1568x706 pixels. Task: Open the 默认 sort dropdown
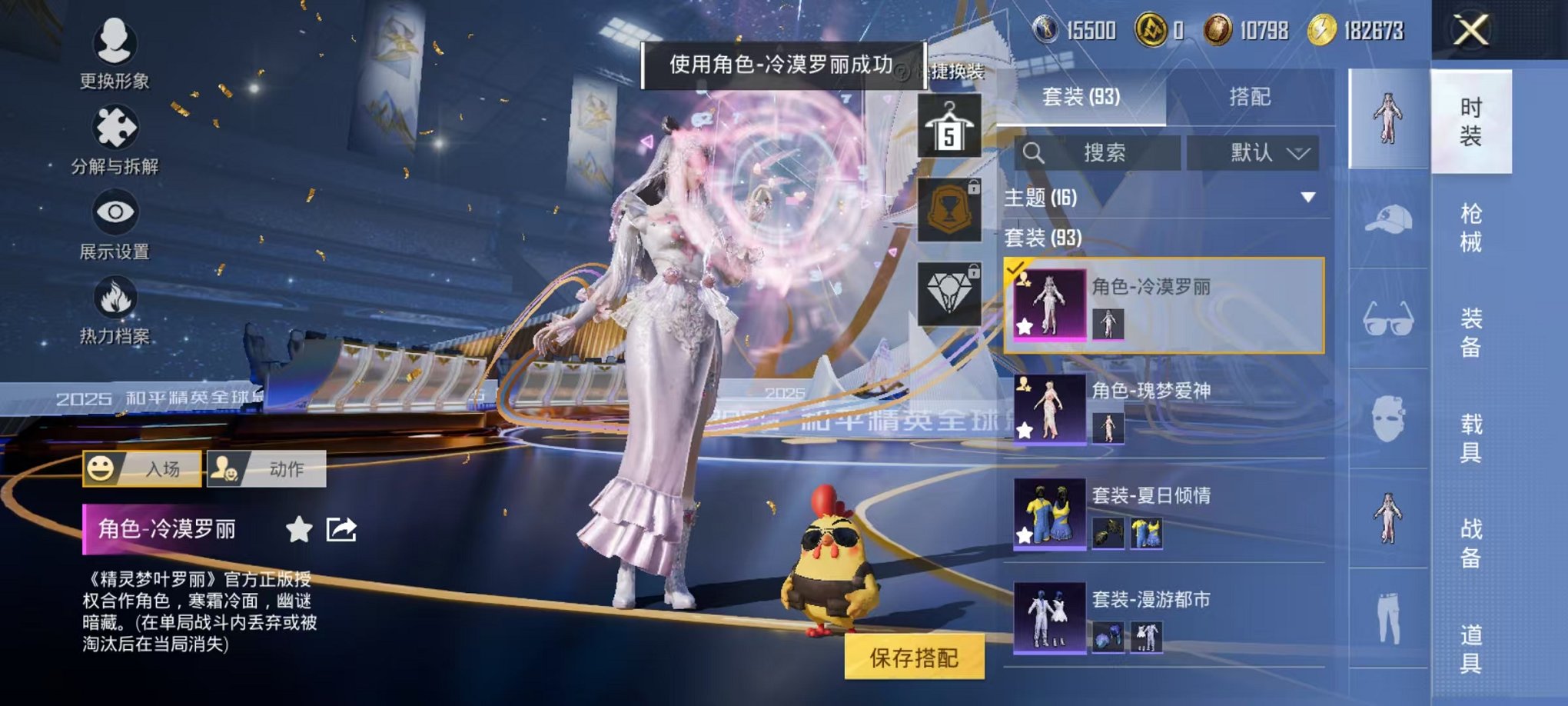pyautogui.click(x=1254, y=152)
